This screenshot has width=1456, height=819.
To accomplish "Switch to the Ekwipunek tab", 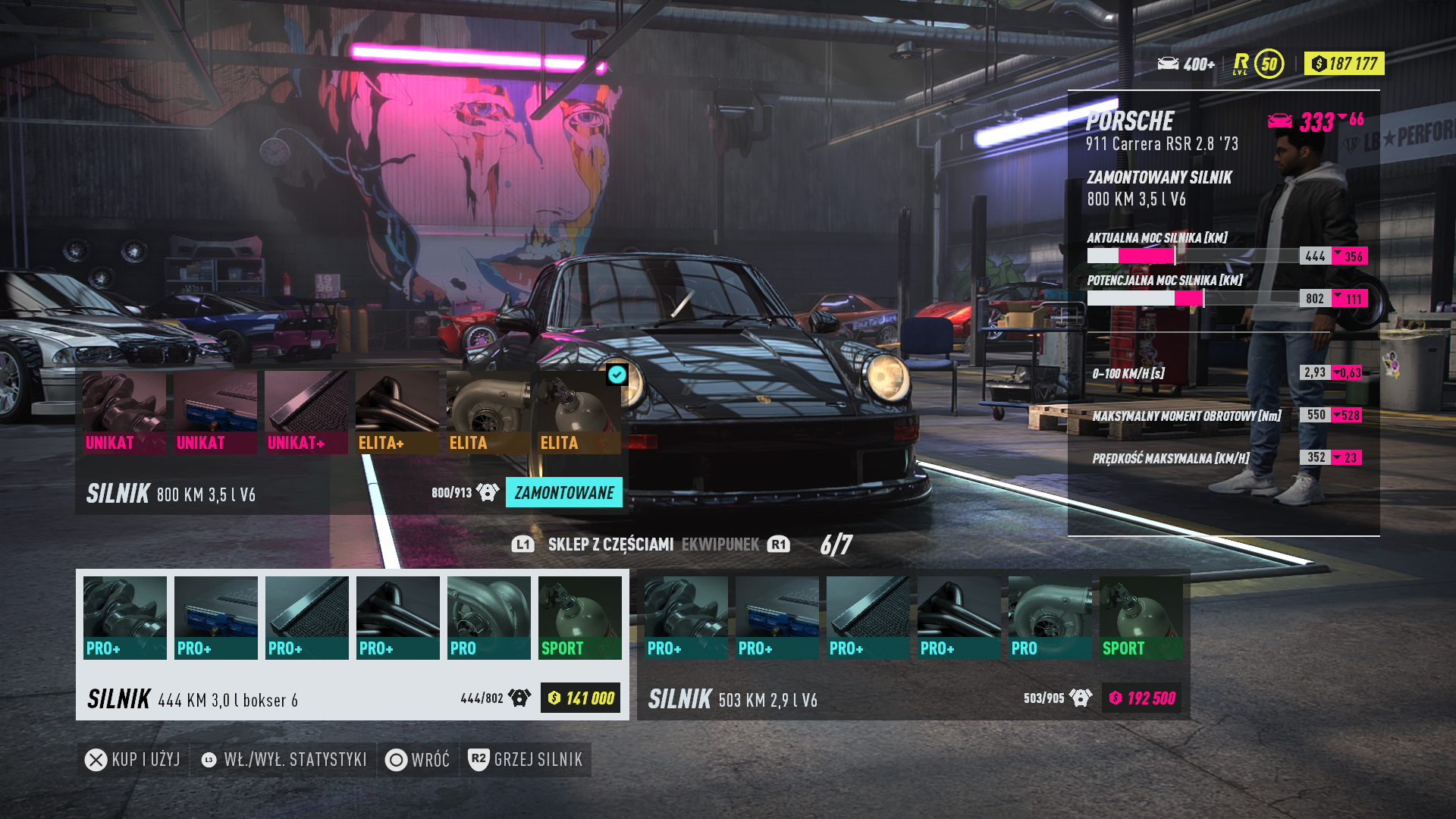I will point(720,544).
